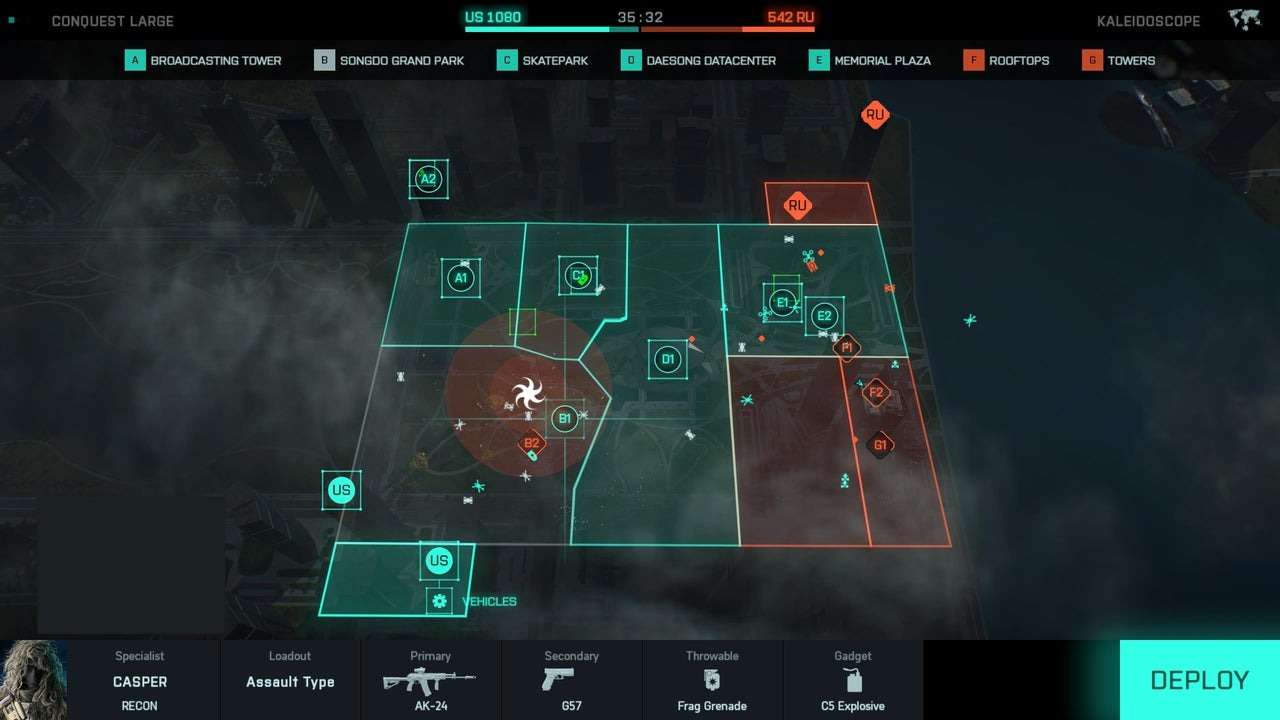Choose the G57 secondary weapon slot
Viewport: 1280px width, 720px height.
tap(571, 681)
